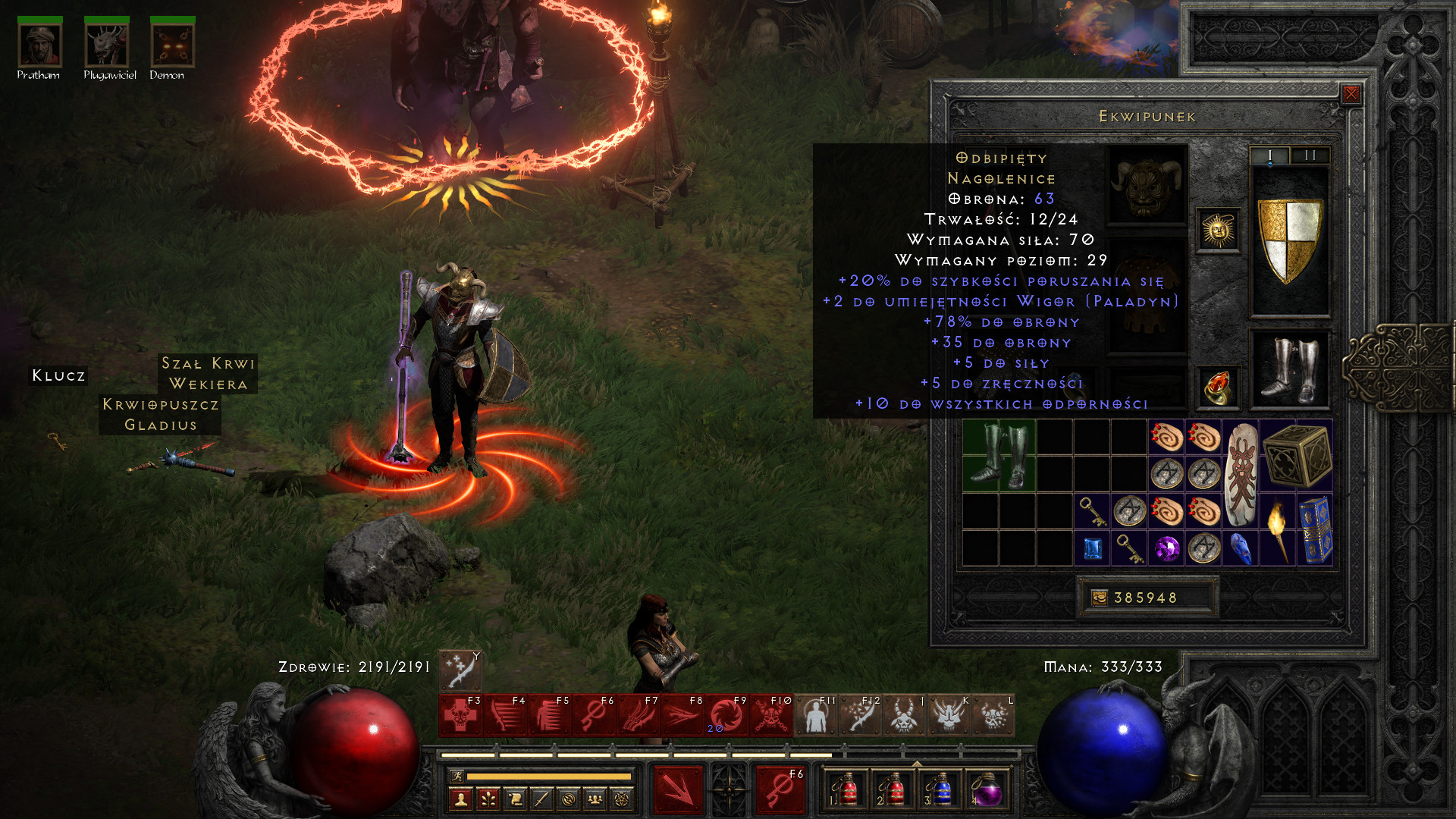1456x819 pixels.
Task: Select the purple amethyst gem
Action: click(1166, 548)
